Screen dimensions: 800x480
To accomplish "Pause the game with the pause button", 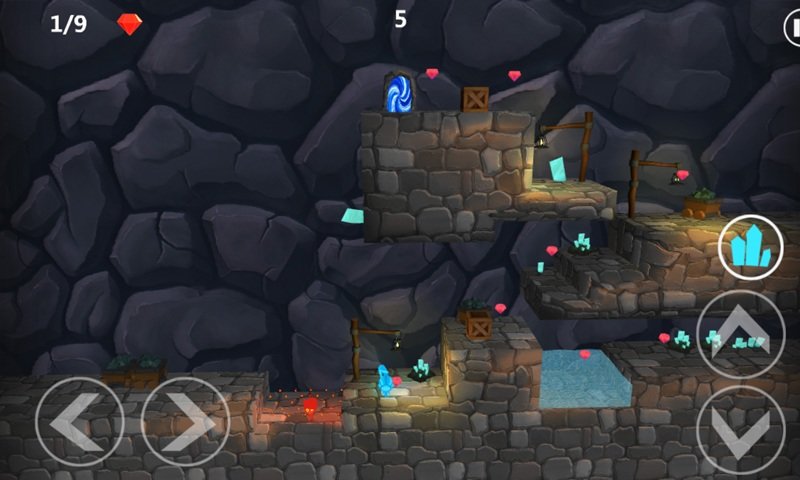I will tap(792, 25).
